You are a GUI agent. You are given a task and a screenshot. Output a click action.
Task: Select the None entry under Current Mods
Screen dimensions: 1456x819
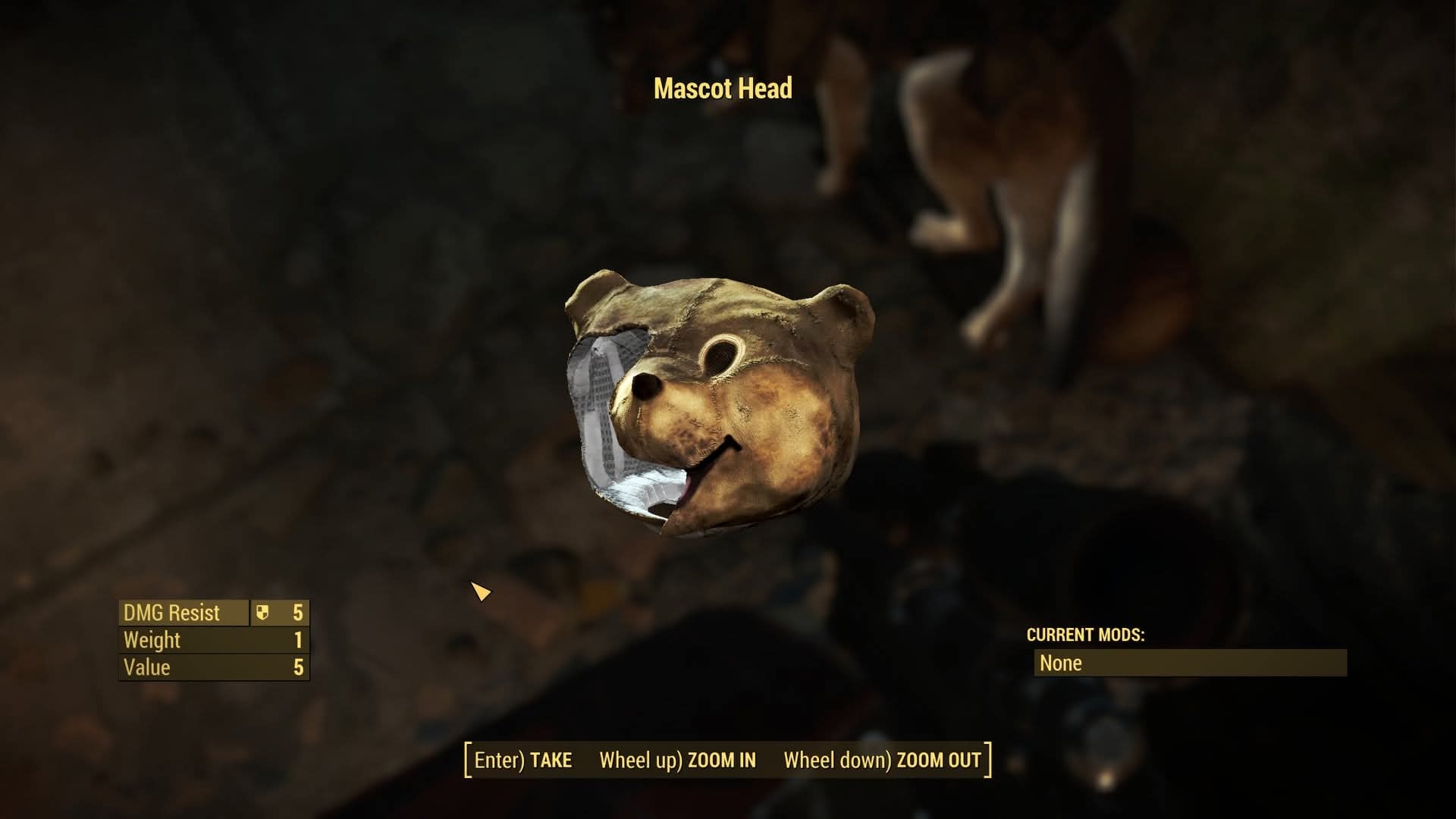1189,663
